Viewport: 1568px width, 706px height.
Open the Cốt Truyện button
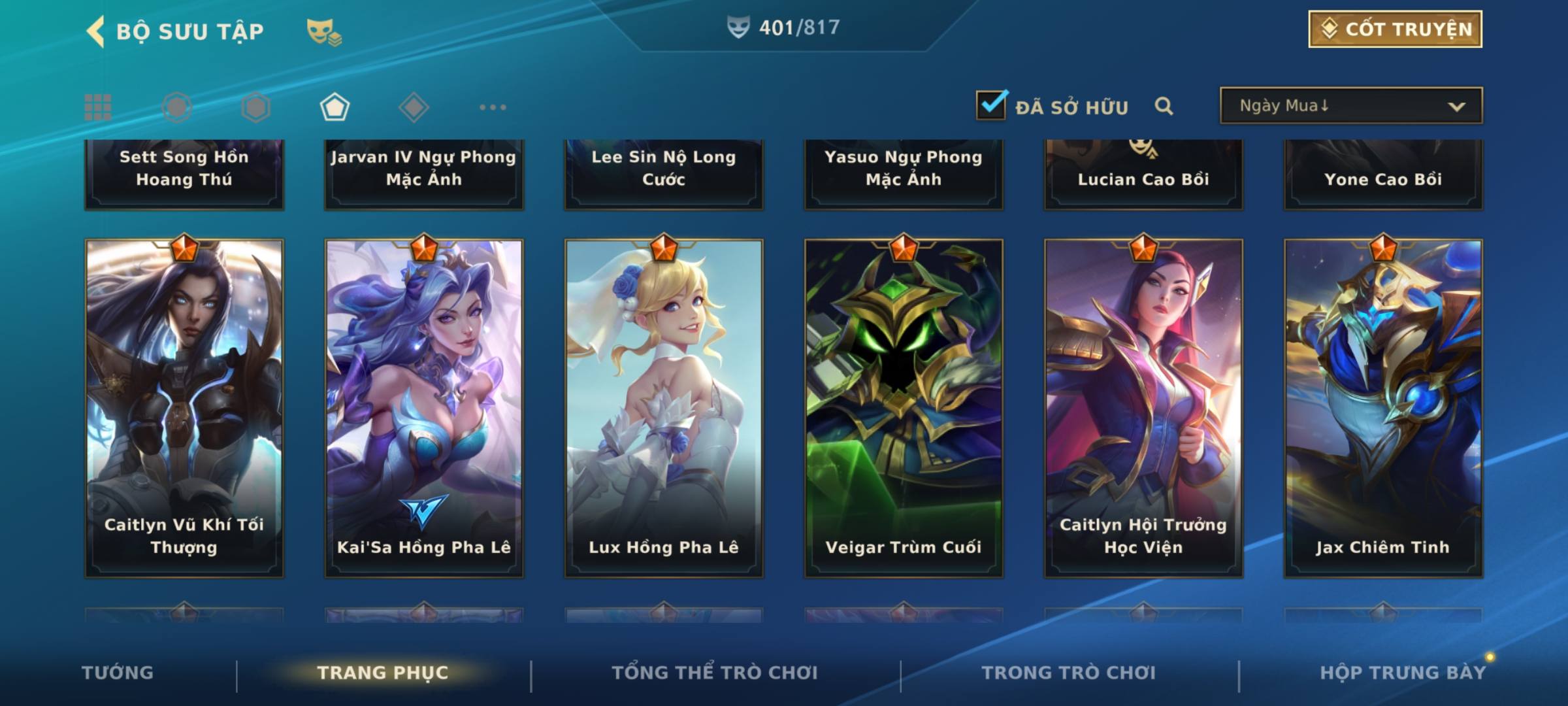click(1395, 29)
